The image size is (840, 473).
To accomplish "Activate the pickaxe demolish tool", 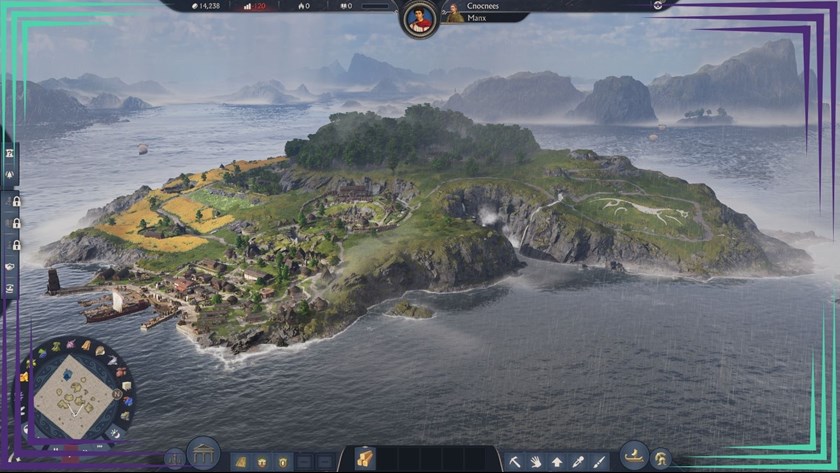I will click(x=515, y=461).
